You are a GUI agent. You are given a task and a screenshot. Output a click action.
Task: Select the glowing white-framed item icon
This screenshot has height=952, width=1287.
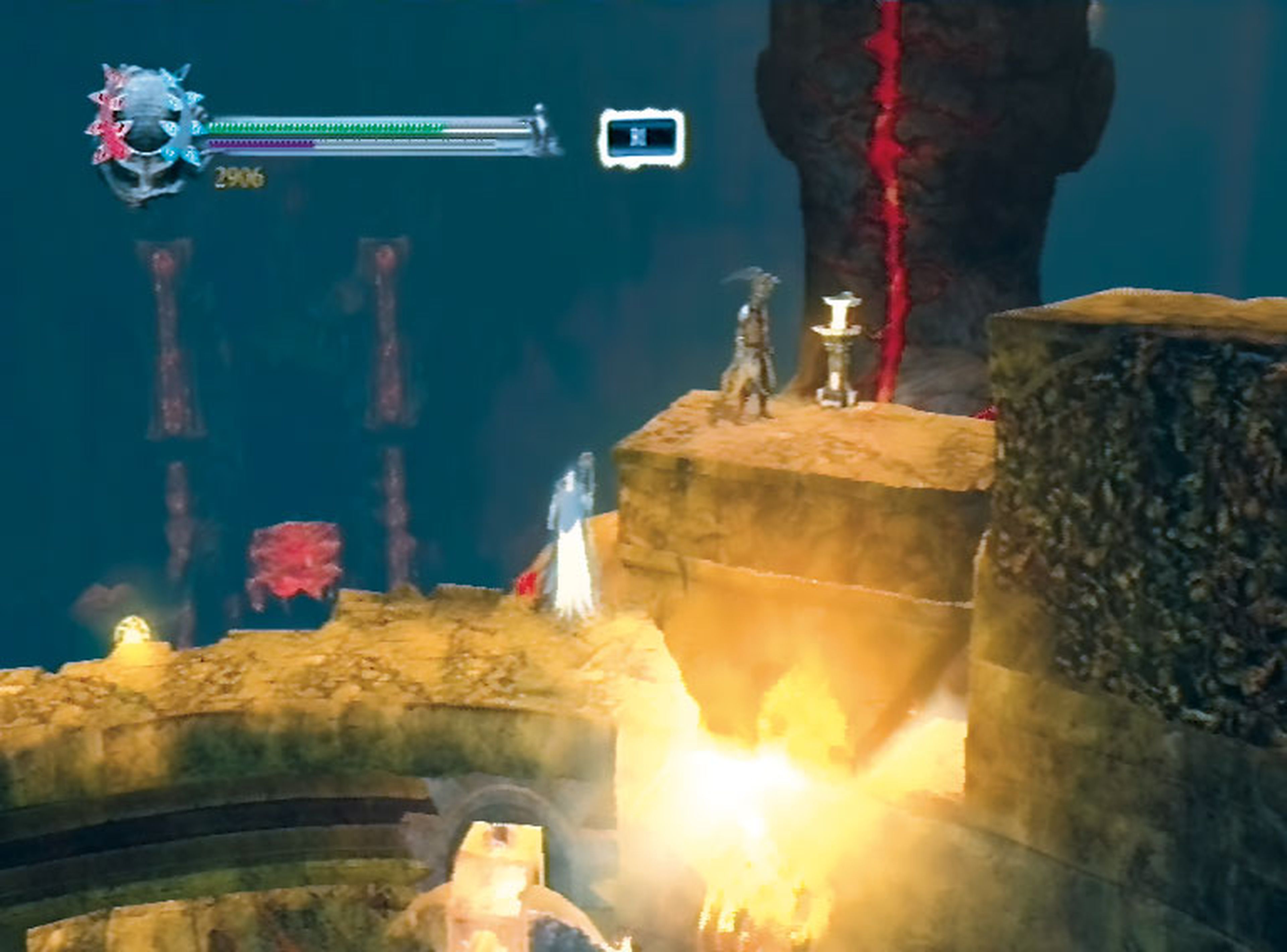pos(641,138)
